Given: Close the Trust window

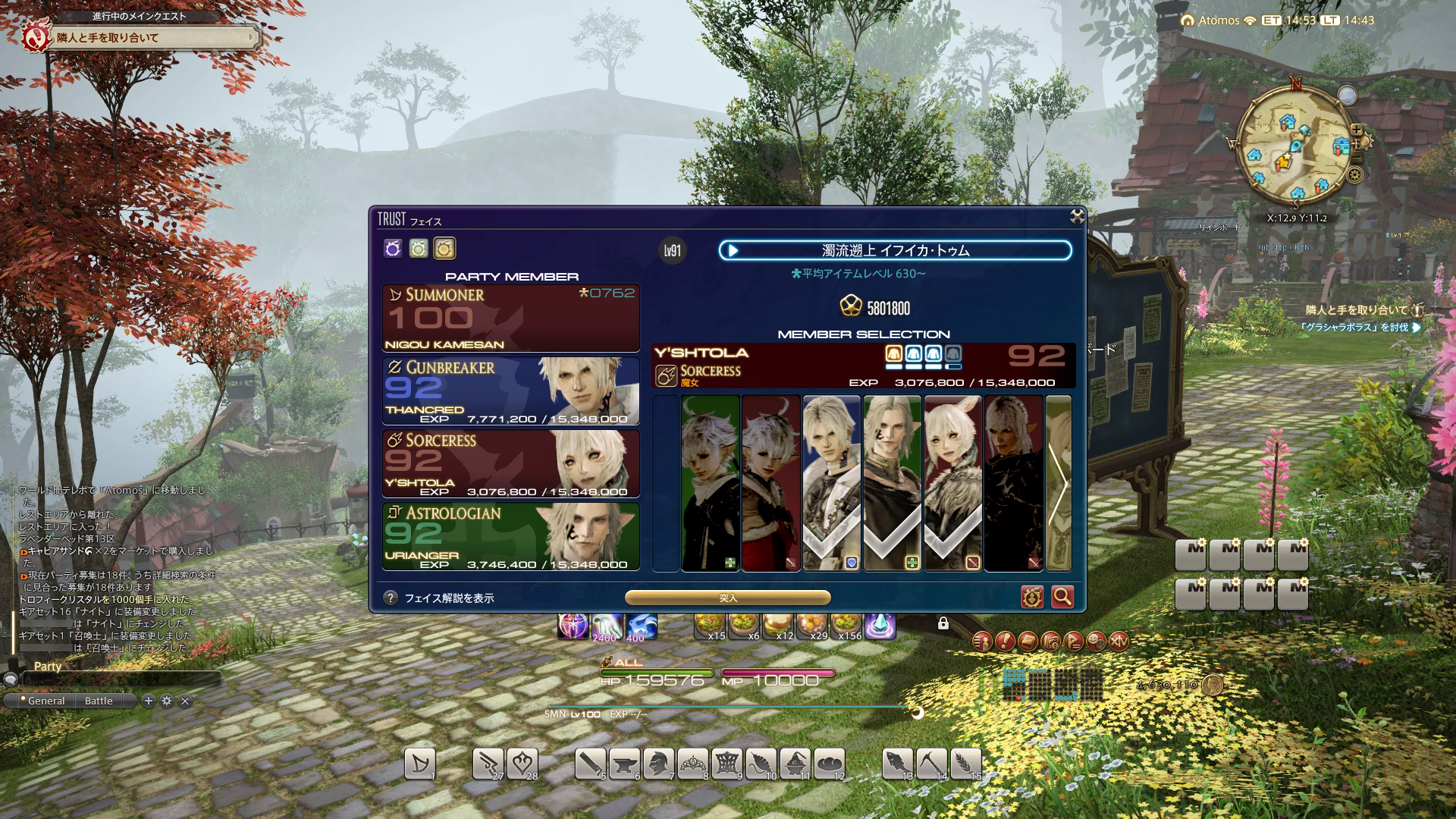Looking at the screenshot, I should pyautogui.click(x=1077, y=217).
